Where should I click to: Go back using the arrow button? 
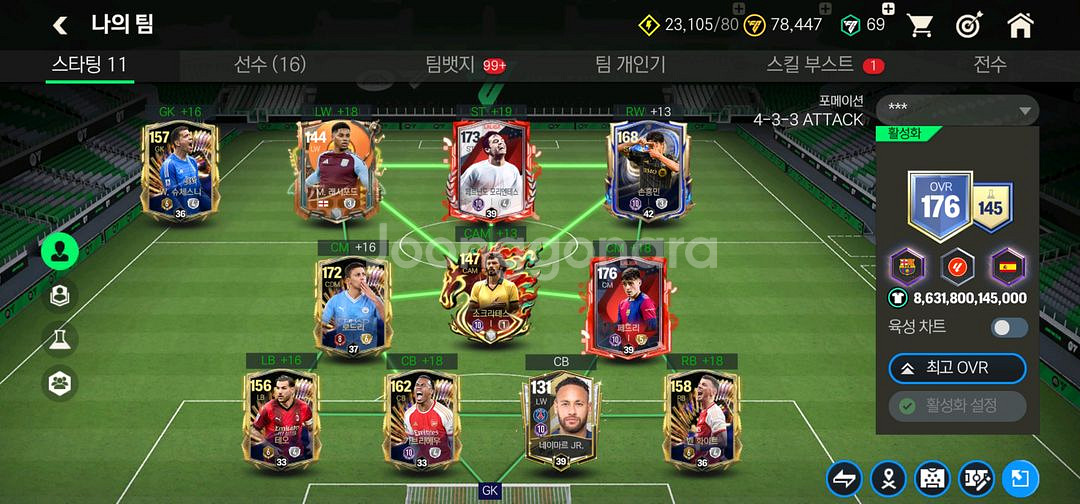click(61, 25)
